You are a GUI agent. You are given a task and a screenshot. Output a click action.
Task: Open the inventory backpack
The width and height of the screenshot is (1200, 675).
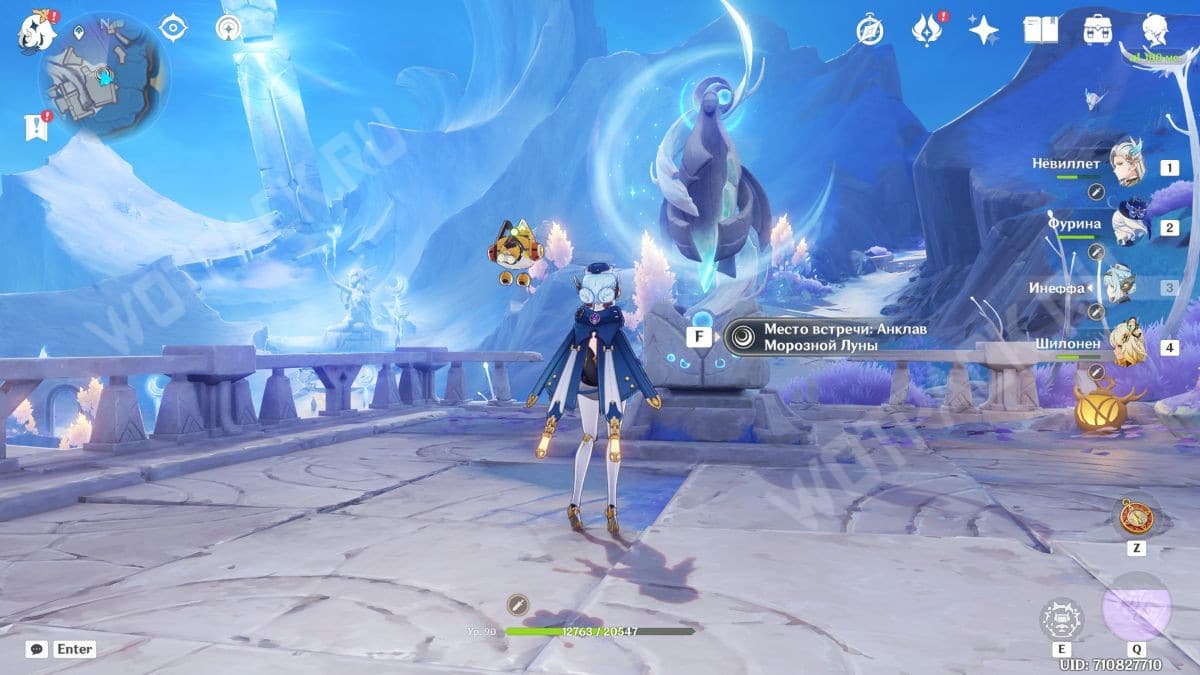[x=1099, y=30]
